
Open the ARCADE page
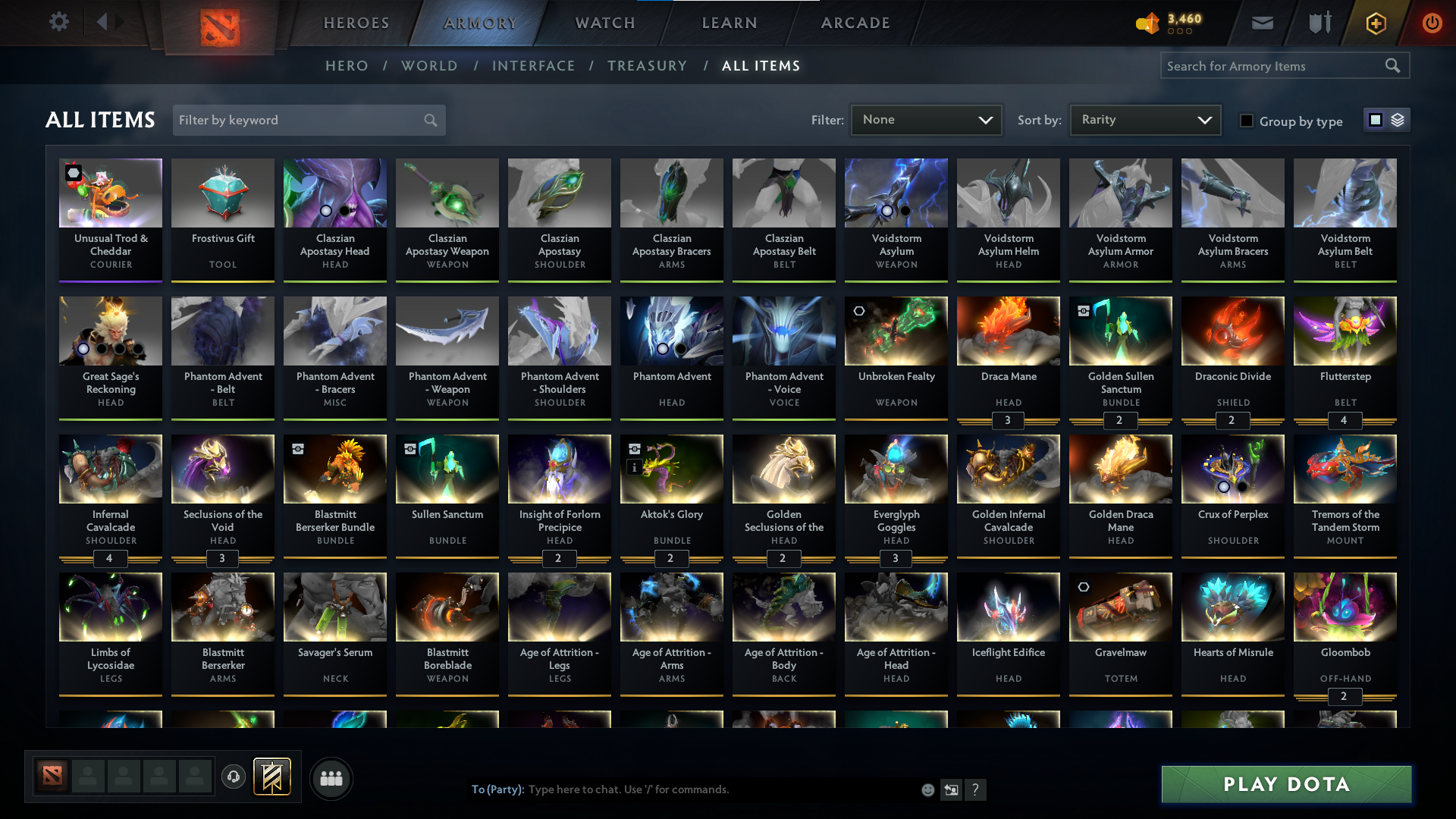[x=855, y=23]
